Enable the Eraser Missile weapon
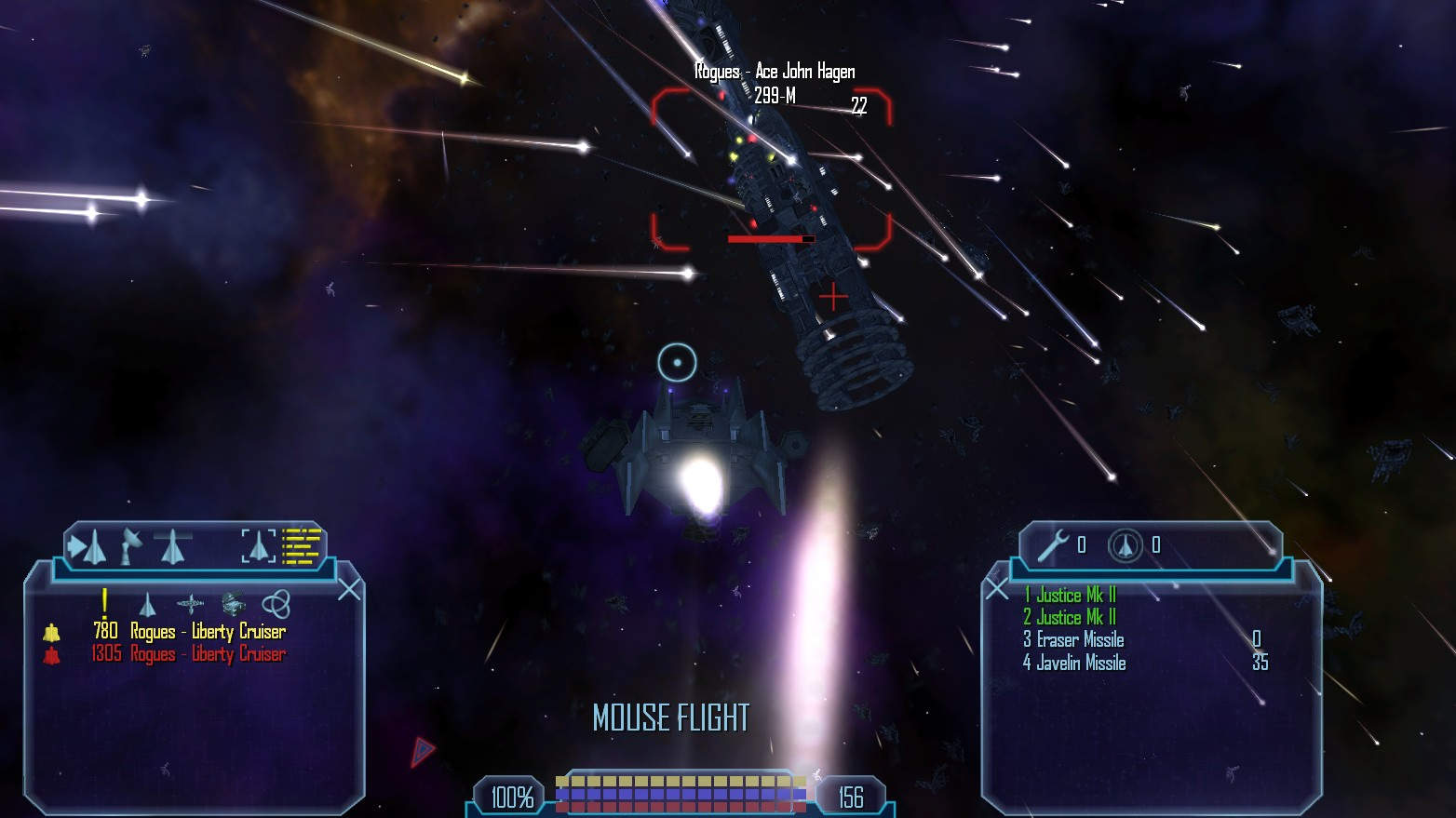Image resolution: width=1456 pixels, height=818 pixels. [x=1076, y=640]
